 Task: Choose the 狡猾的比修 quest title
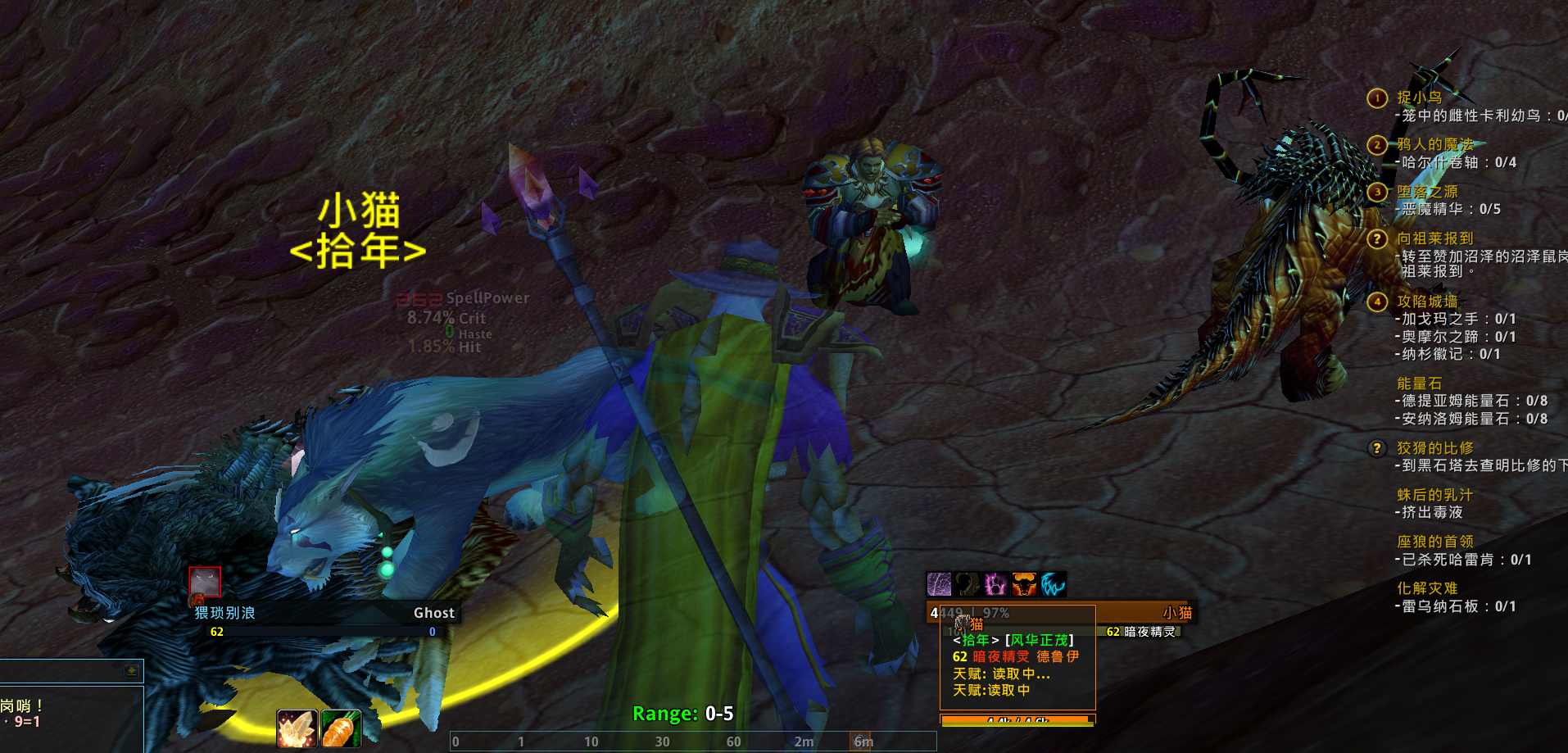[x=1434, y=447]
